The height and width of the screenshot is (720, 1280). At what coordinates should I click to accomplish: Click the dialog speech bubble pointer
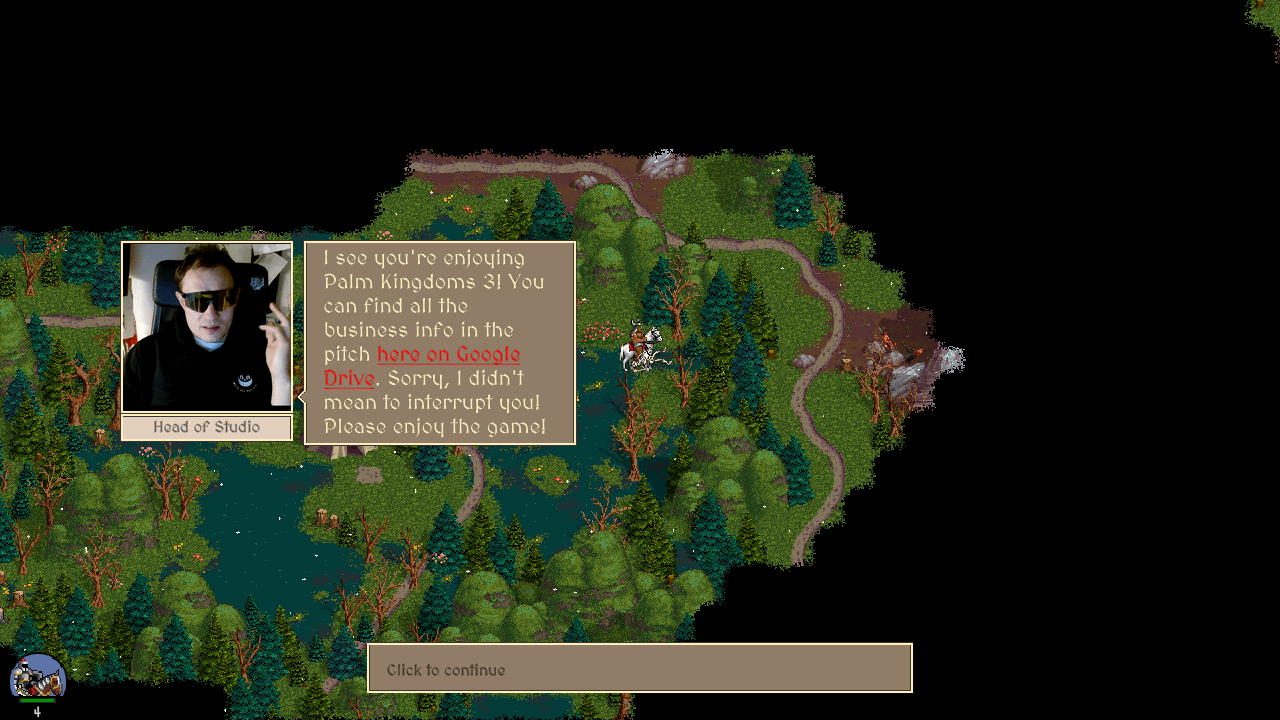pyautogui.click(x=299, y=397)
